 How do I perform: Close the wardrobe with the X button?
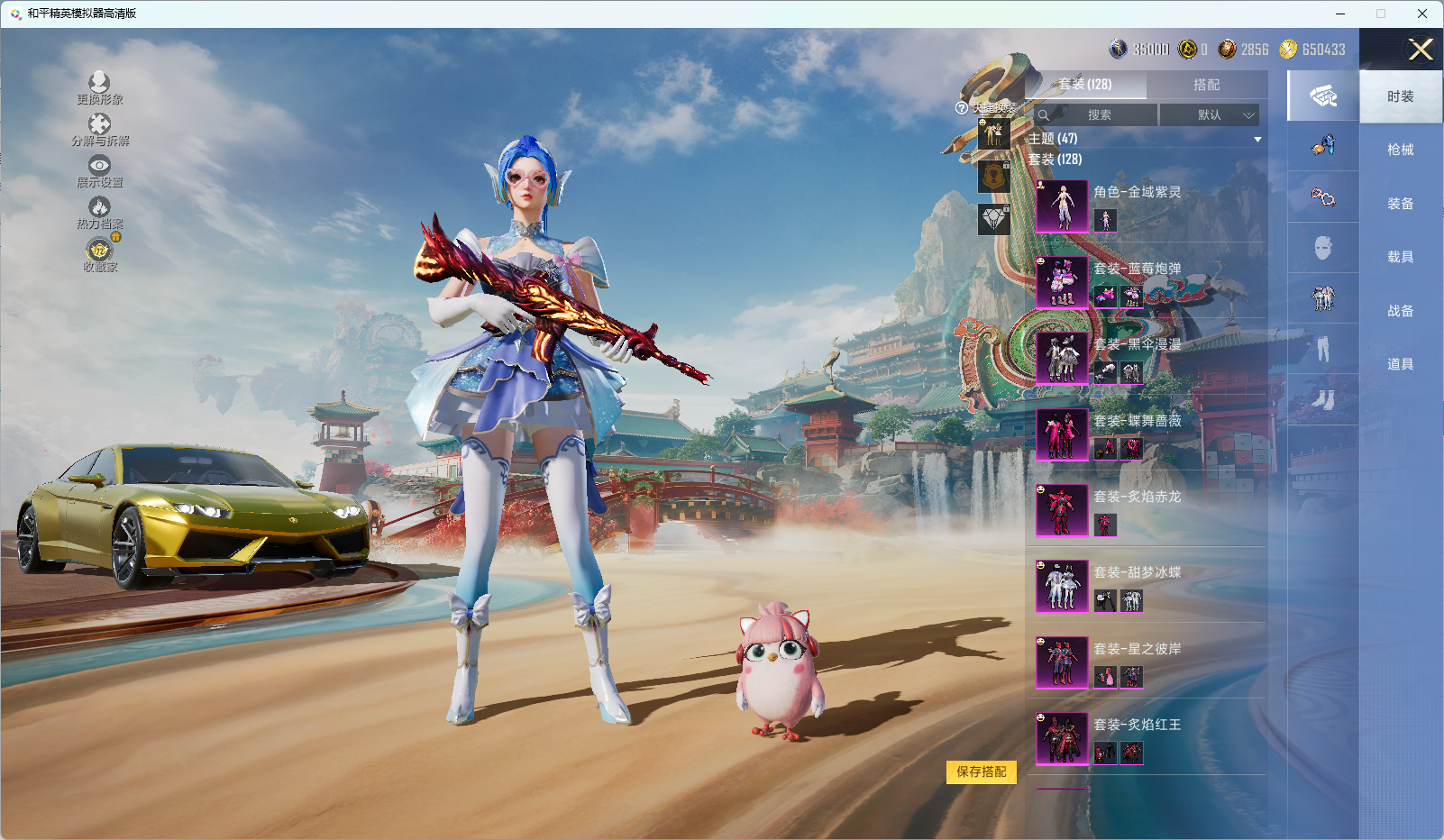(x=1421, y=50)
